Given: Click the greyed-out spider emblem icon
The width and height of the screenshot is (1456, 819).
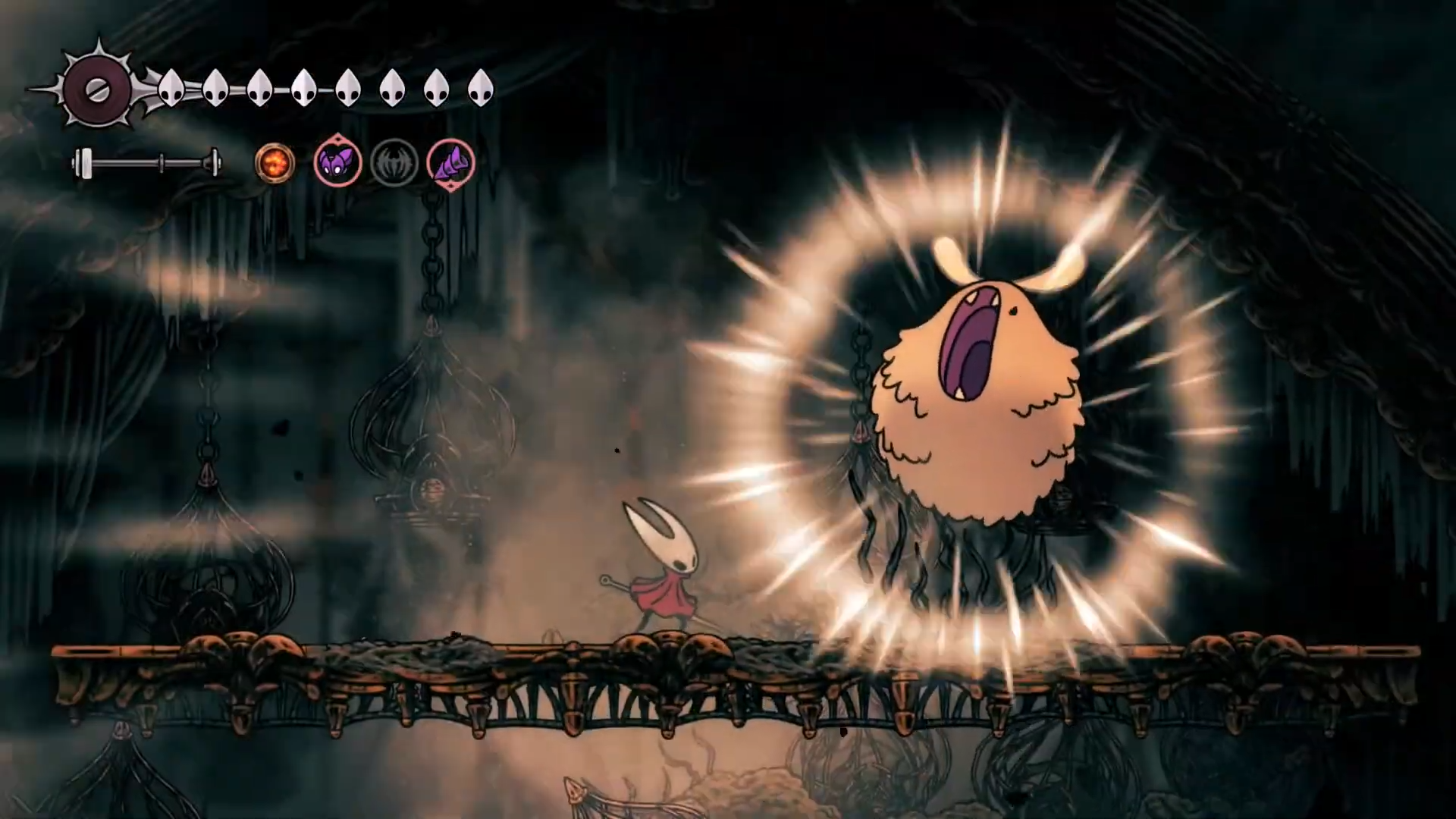Looking at the screenshot, I should pos(394,162).
